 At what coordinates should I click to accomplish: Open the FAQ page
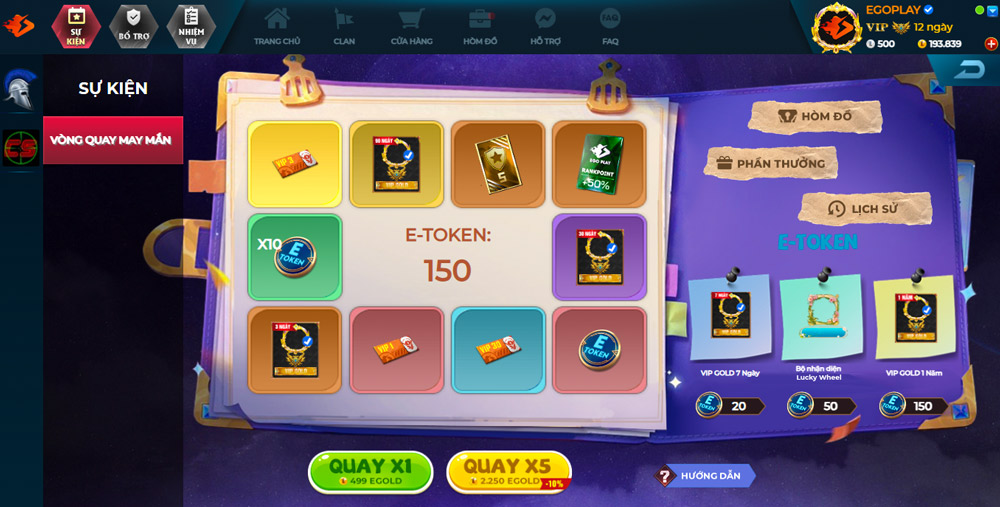pyautogui.click(x=610, y=26)
